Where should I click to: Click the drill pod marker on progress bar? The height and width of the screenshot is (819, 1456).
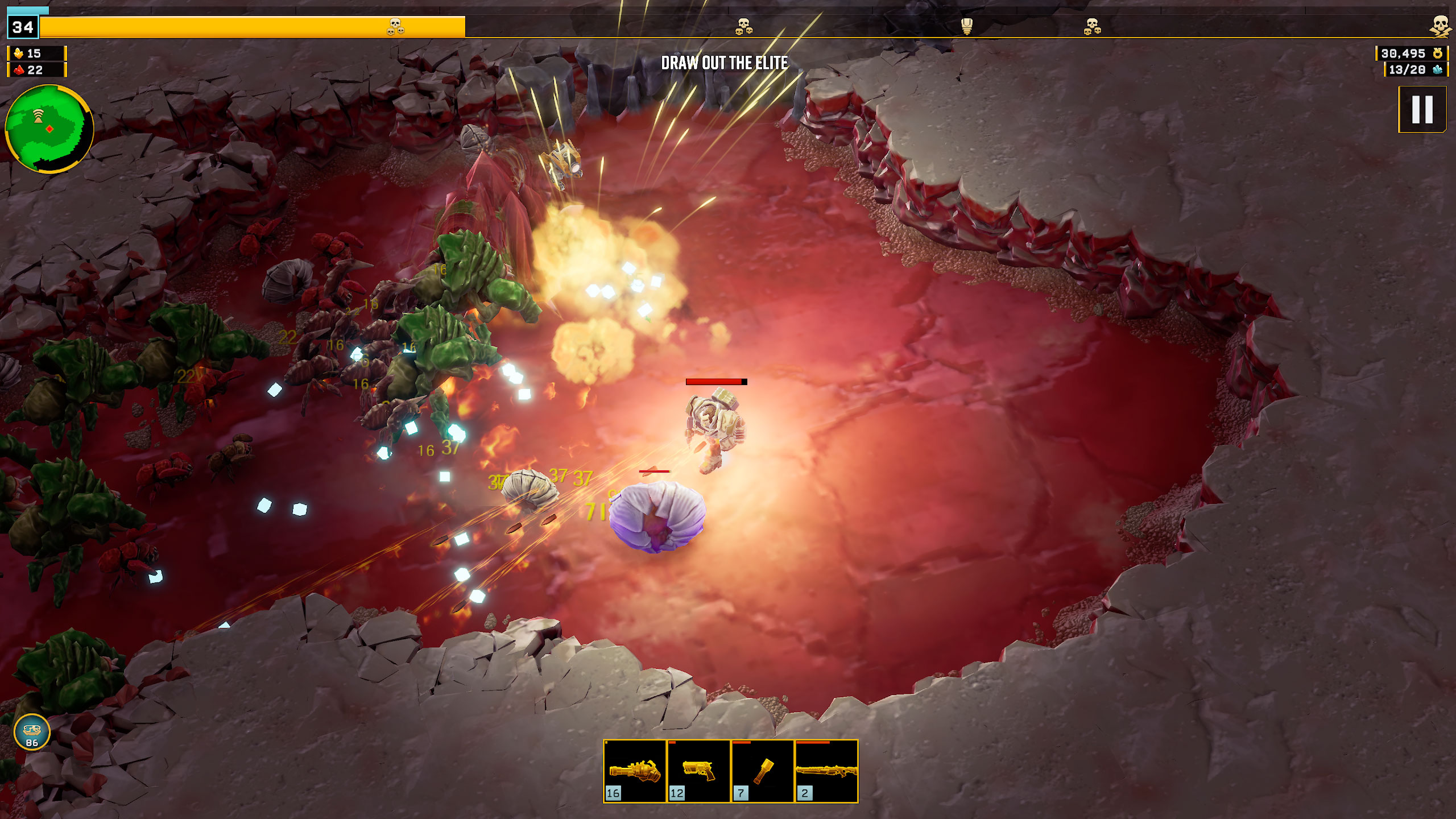[x=966, y=26]
